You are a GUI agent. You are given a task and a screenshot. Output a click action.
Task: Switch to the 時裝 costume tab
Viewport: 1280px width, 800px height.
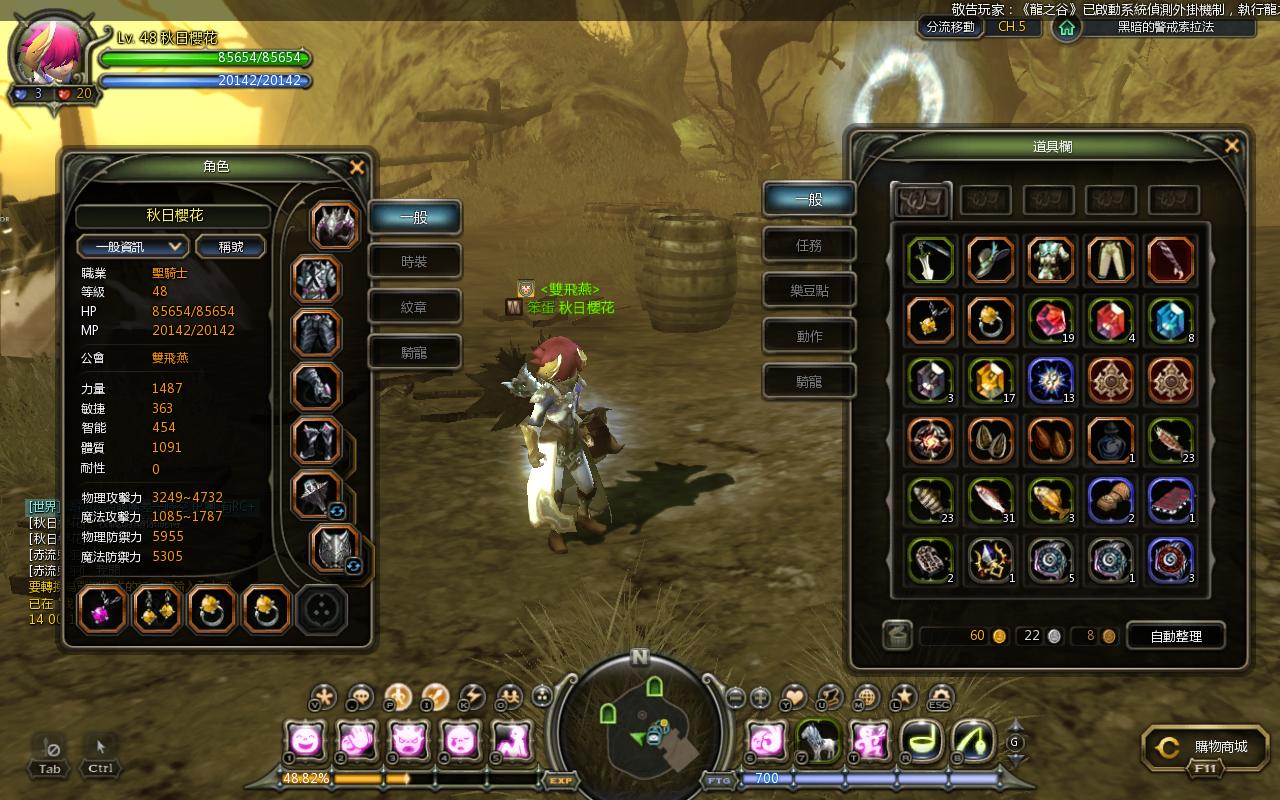pos(414,262)
